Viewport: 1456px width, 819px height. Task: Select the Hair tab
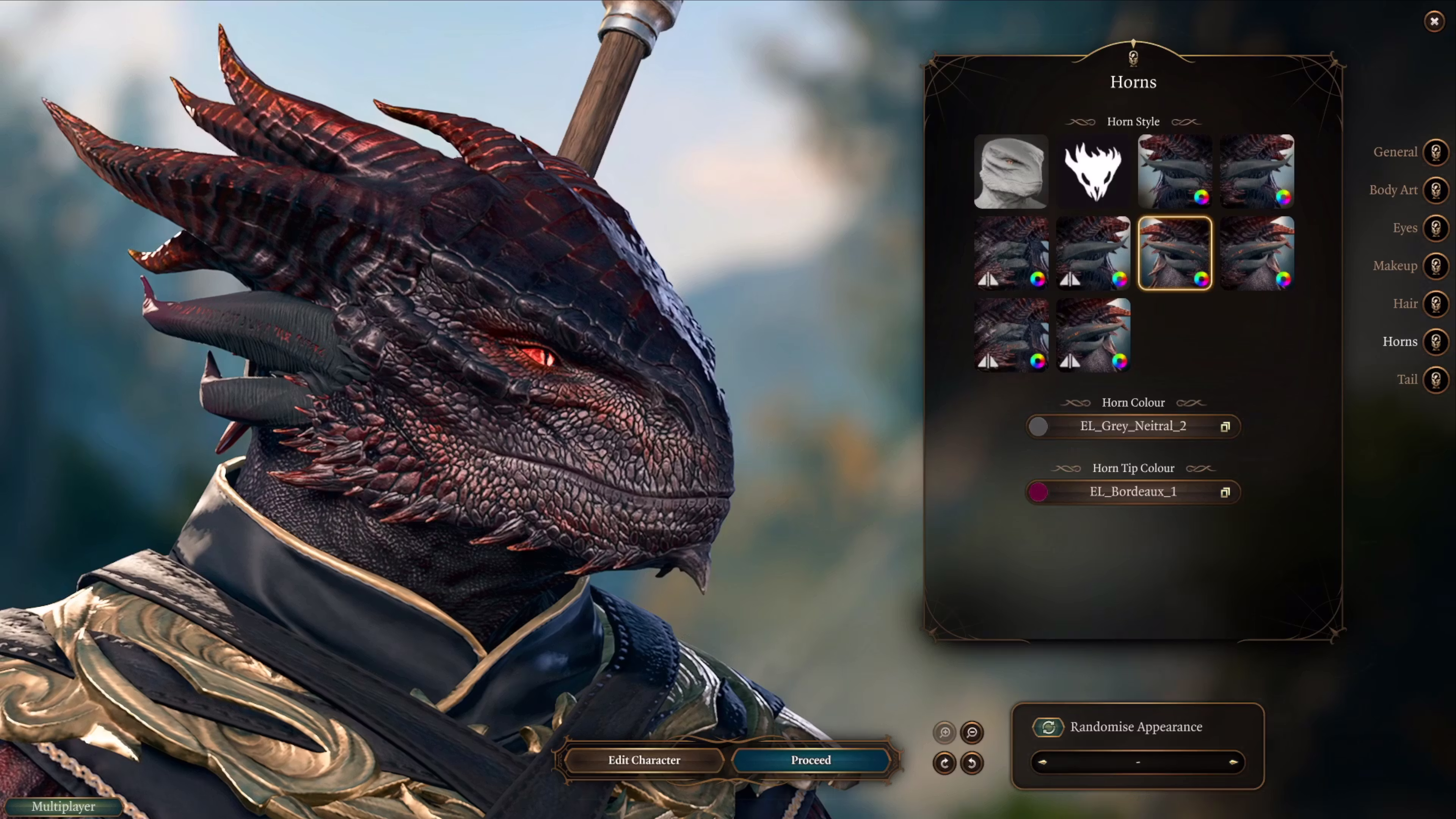click(x=1436, y=303)
